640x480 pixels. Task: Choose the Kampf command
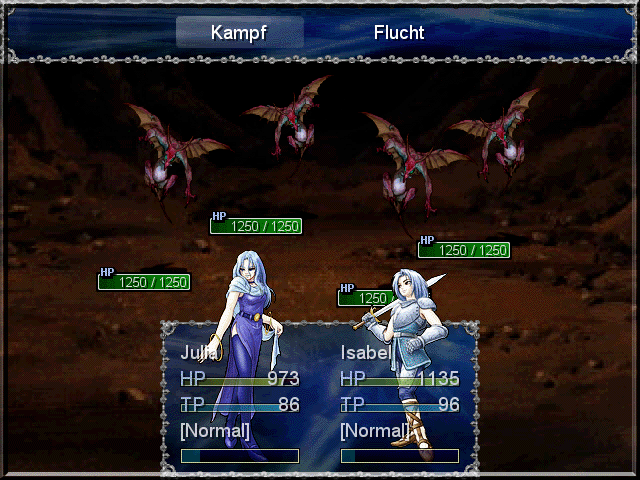coord(239,32)
